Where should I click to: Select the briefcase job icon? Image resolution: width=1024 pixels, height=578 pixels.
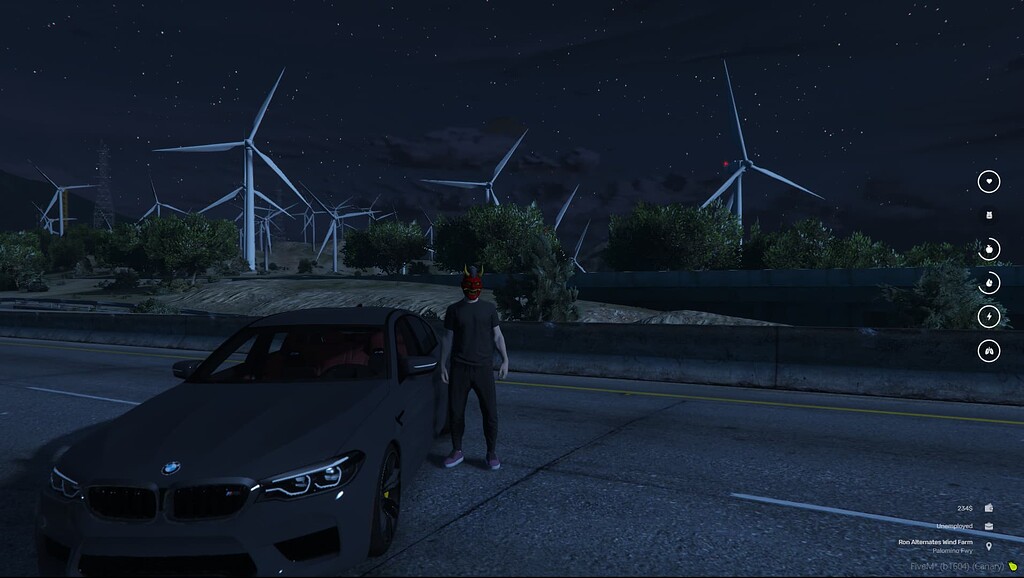pyautogui.click(x=989, y=526)
